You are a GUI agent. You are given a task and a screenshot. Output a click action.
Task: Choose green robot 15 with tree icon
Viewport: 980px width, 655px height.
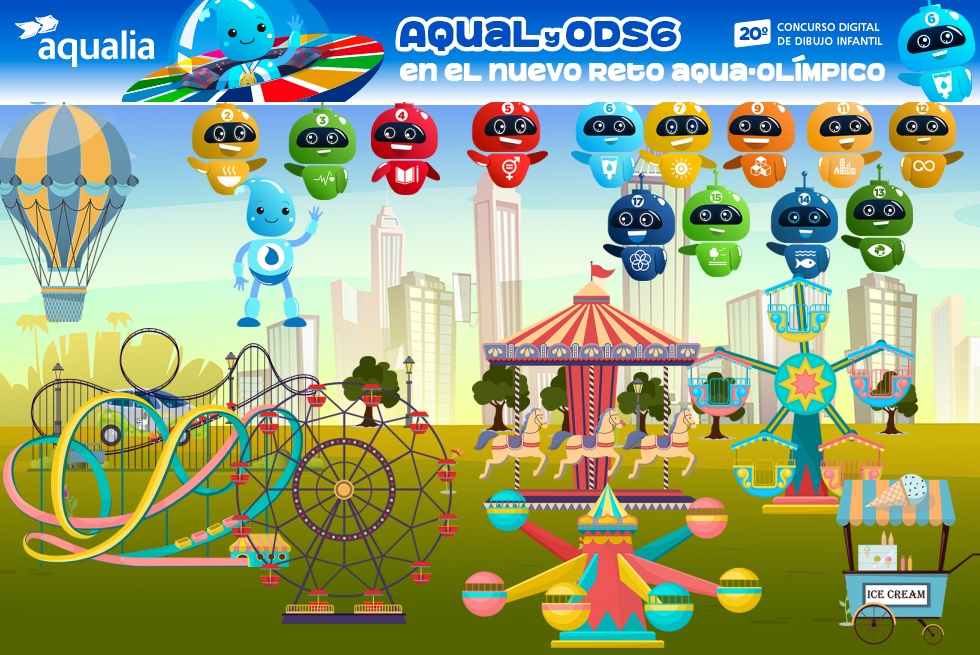(715, 228)
